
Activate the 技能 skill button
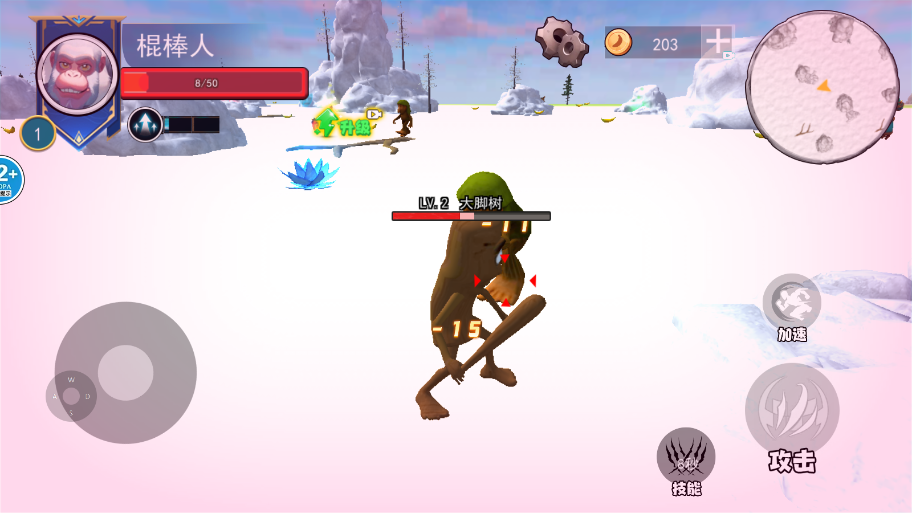686,458
